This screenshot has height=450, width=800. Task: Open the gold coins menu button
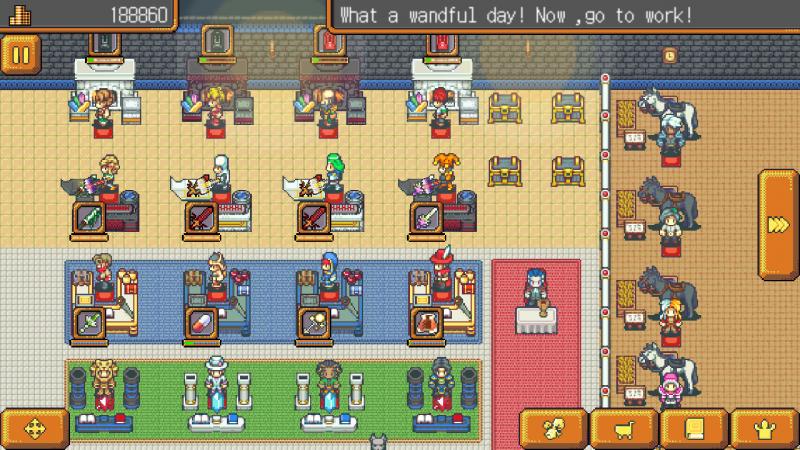[x=553, y=429]
